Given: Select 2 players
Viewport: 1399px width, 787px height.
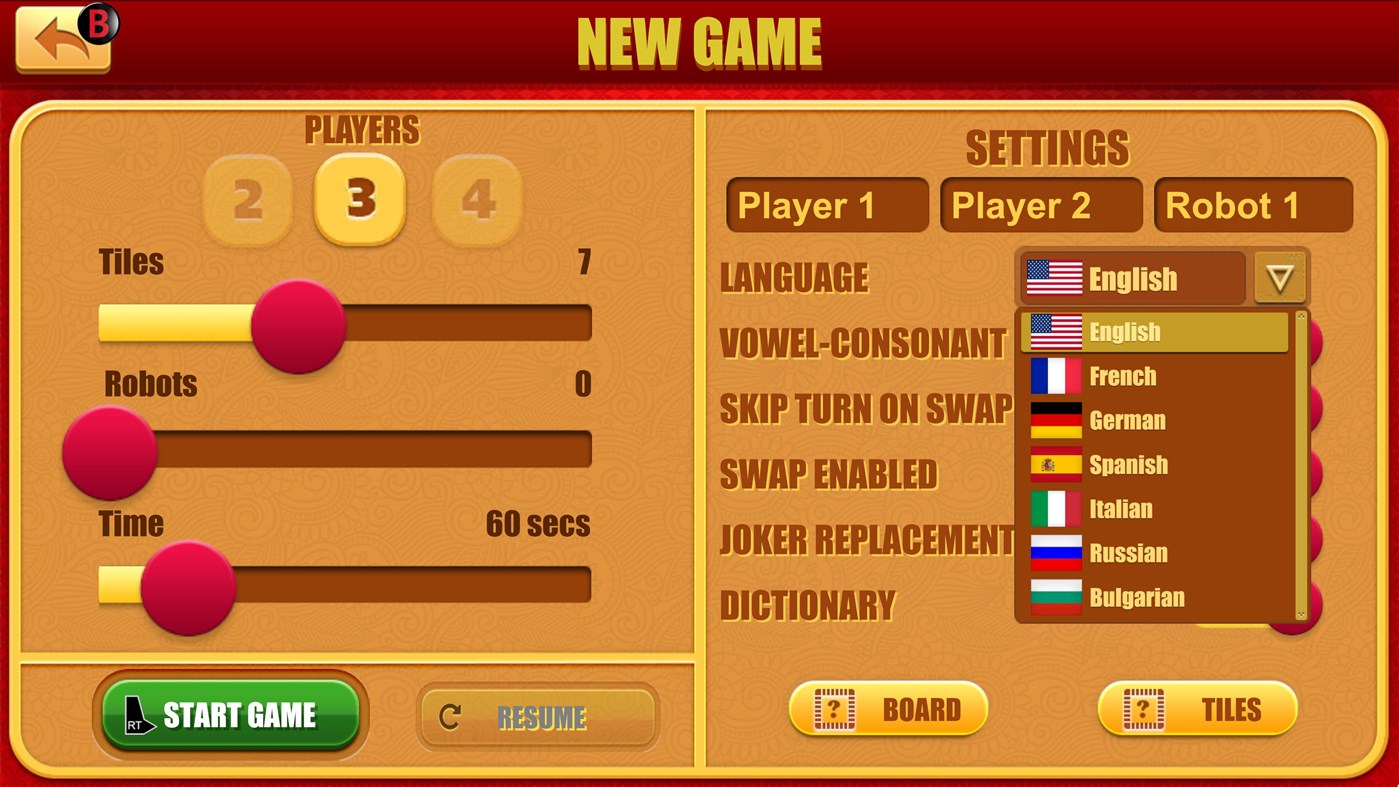Looking at the screenshot, I should [x=246, y=198].
